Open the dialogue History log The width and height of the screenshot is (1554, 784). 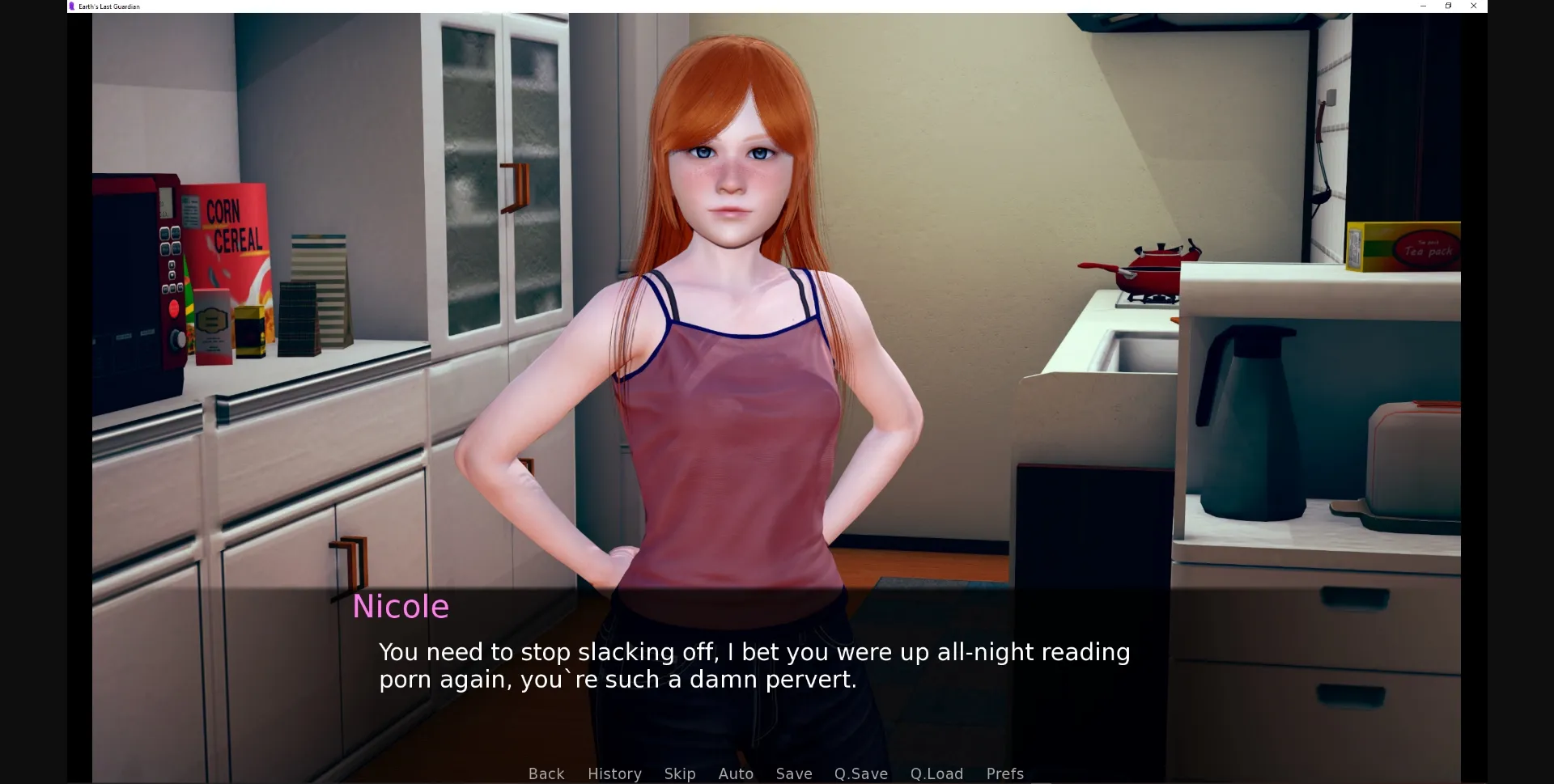pyautogui.click(x=614, y=773)
